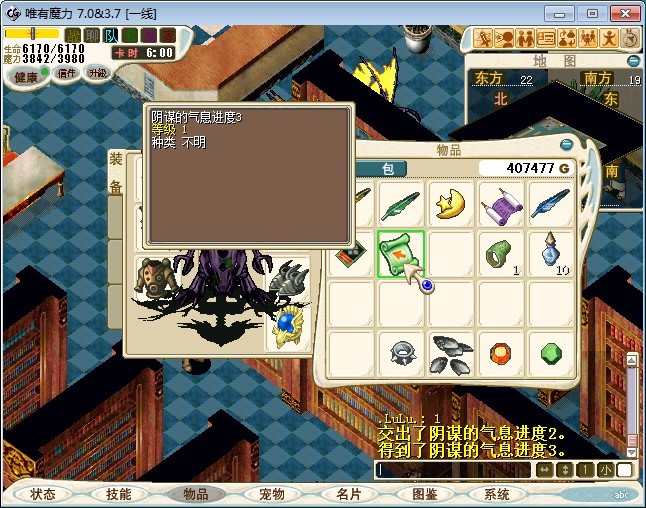The image size is (646, 508).
Task: Select the blue potion bottle stack
Action: click(x=552, y=254)
